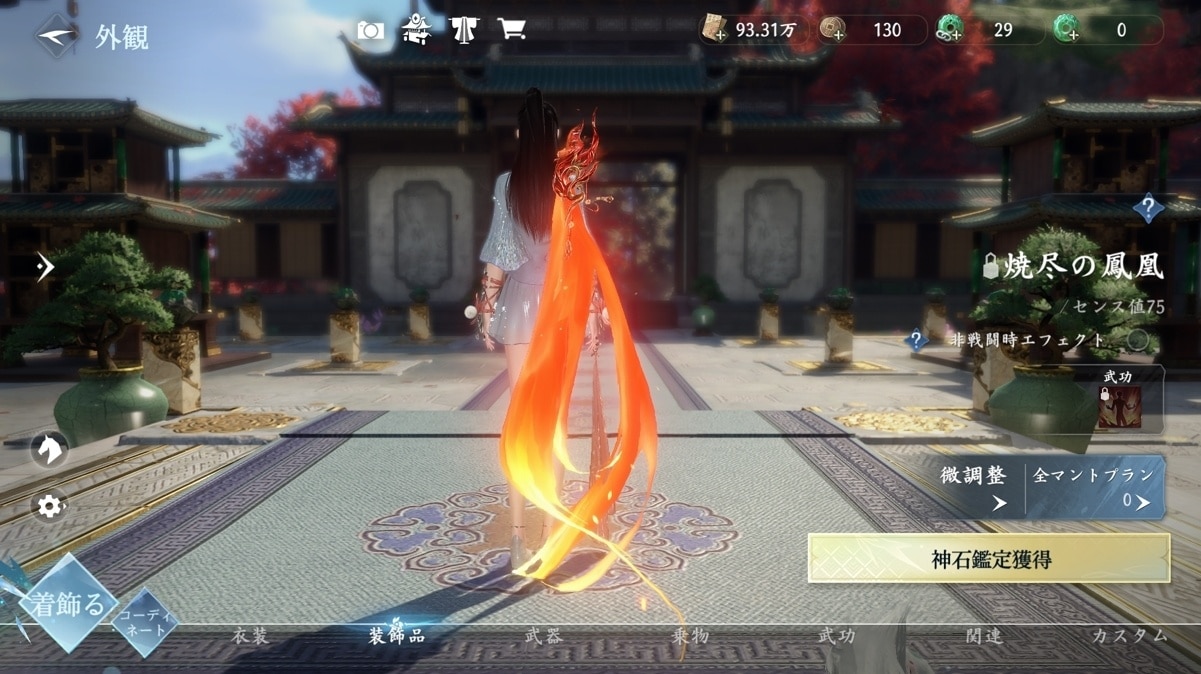Open the コーディネート coordinate button
The image size is (1201, 674).
click(x=146, y=623)
